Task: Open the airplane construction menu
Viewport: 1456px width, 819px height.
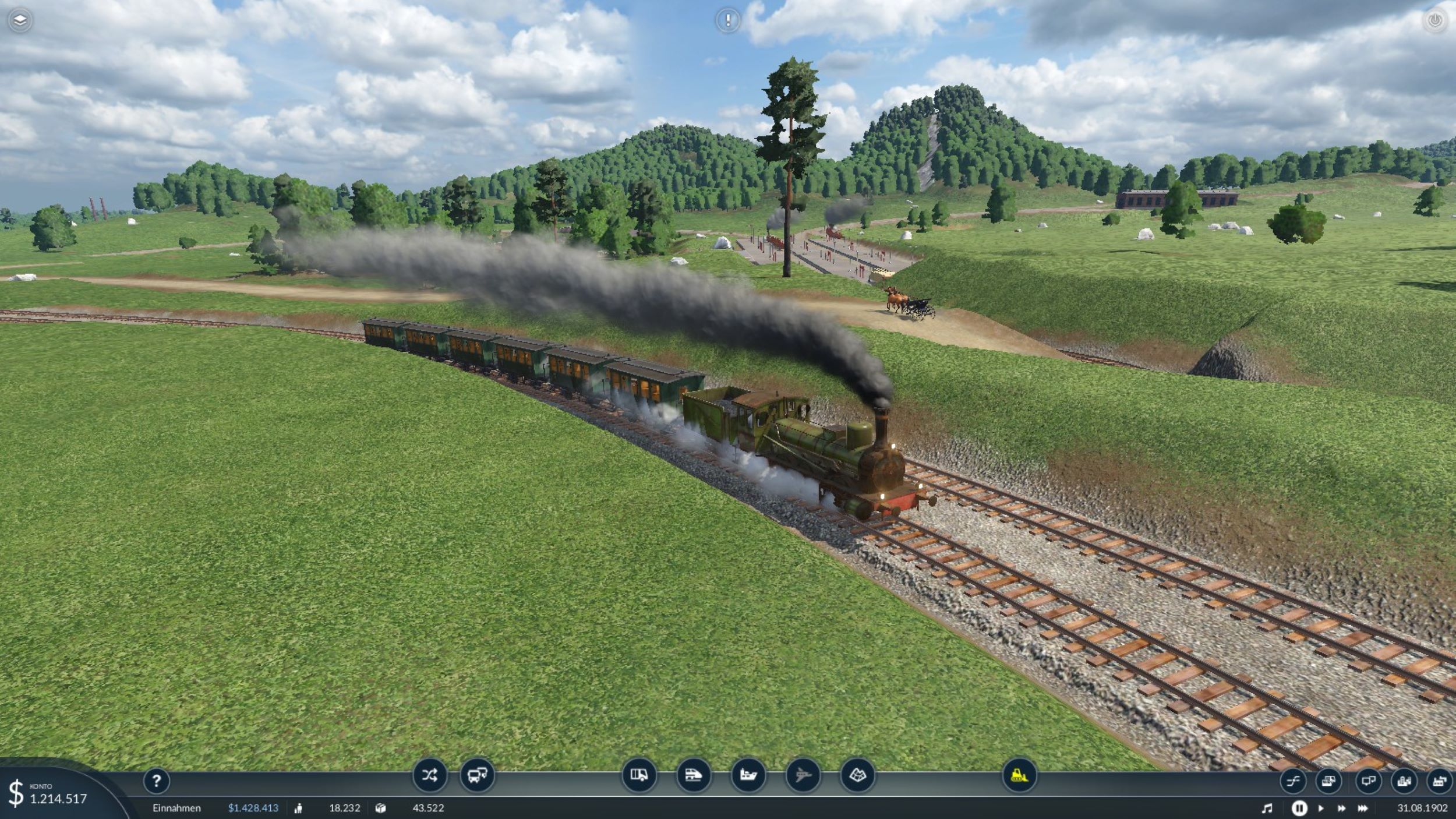Action: (x=803, y=775)
